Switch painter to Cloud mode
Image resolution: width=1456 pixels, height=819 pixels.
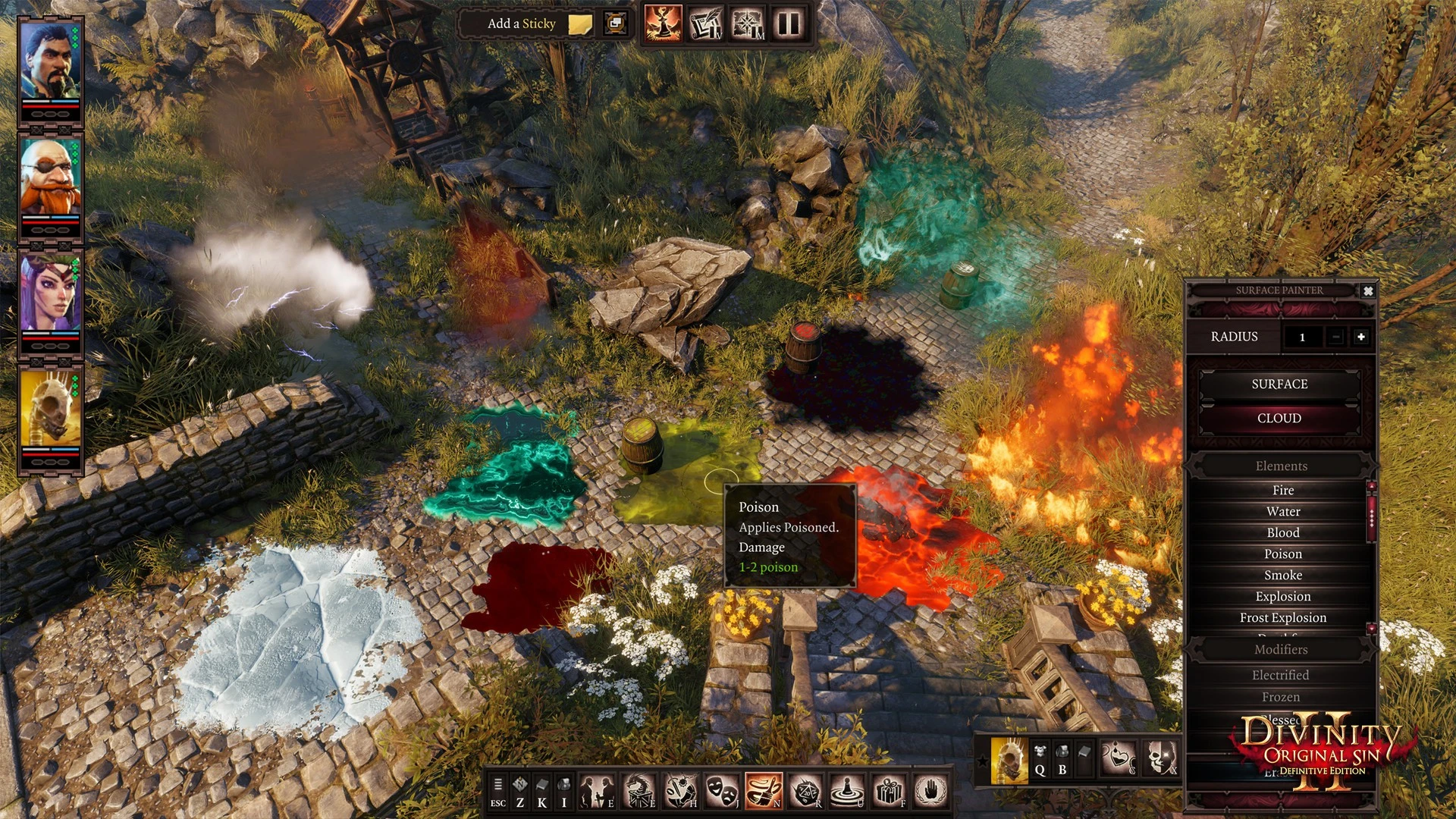1279,419
